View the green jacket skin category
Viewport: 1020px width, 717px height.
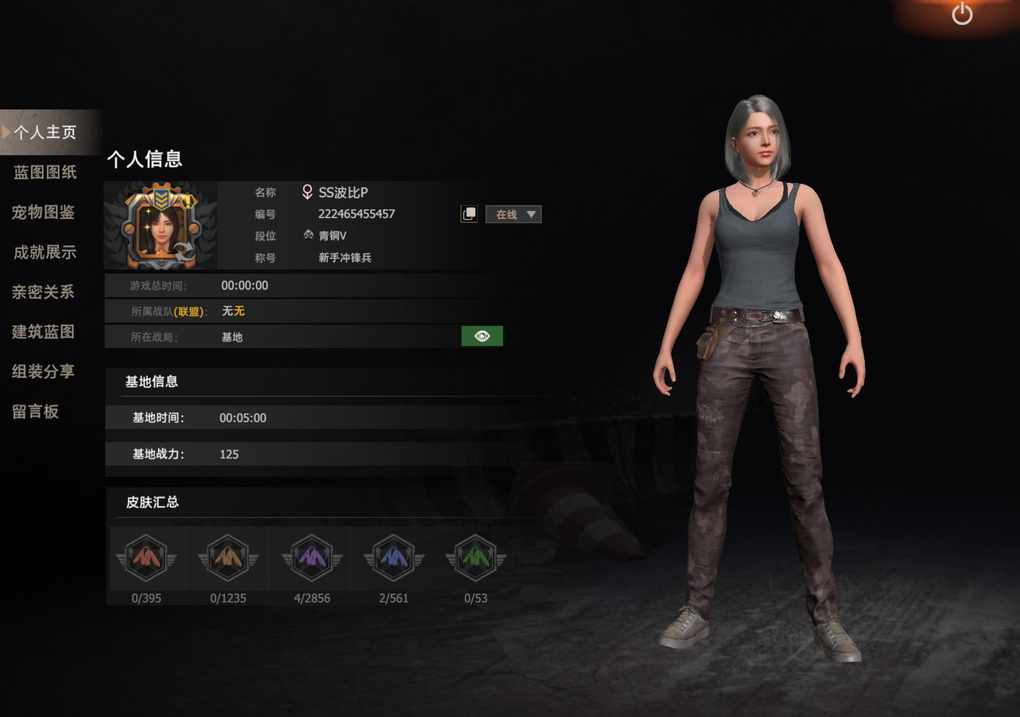(476, 557)
